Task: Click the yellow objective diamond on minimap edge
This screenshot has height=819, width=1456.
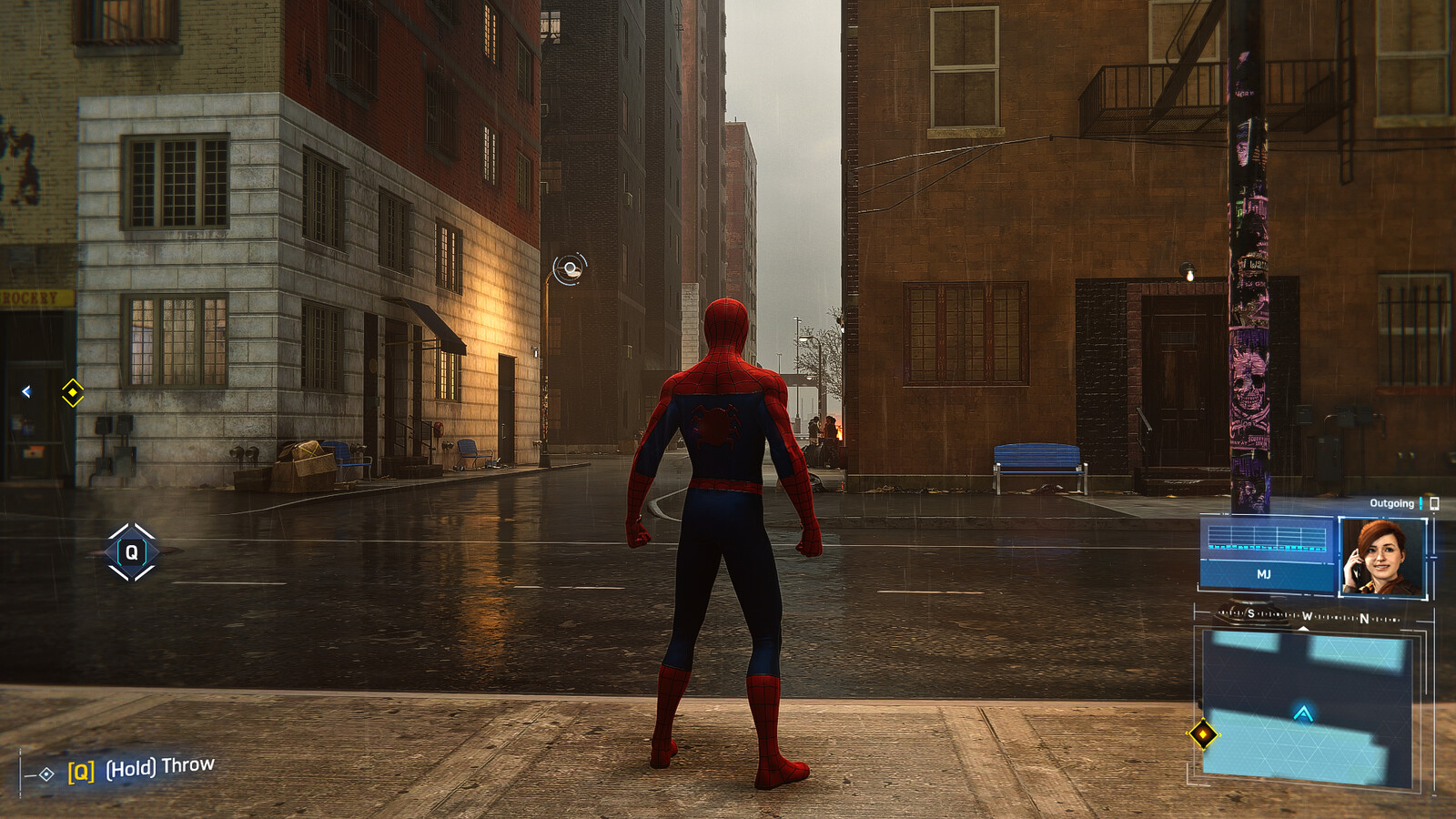Action: (1203, 733)
